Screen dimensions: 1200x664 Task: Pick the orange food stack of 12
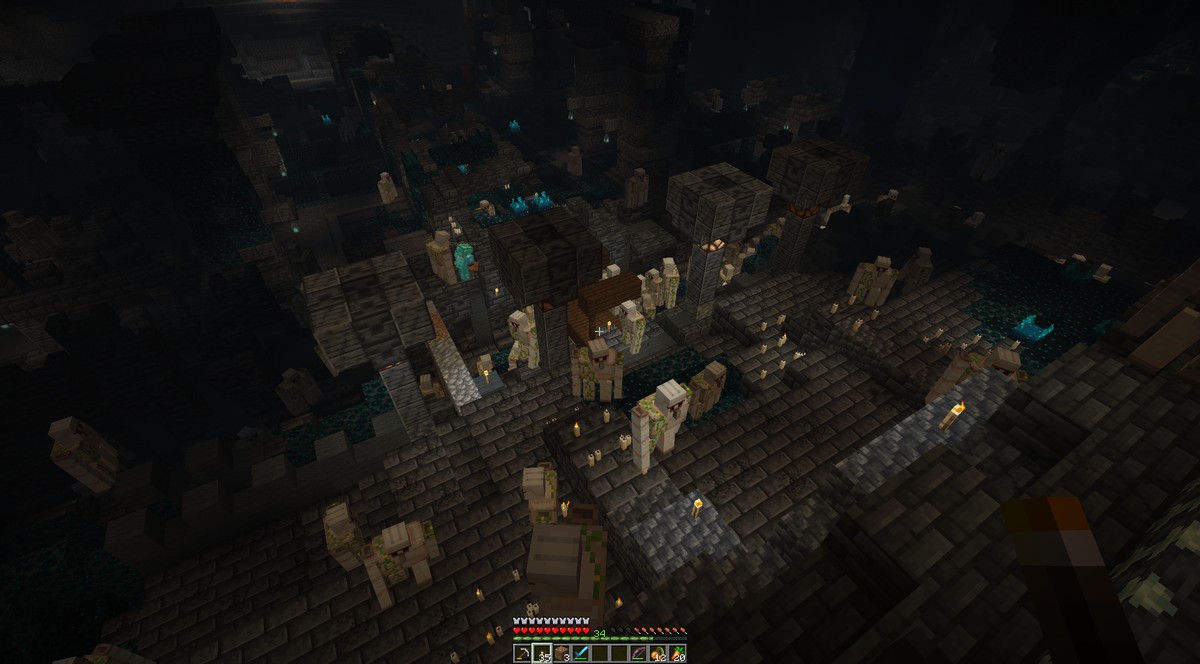pyautogui.click(x=658, y=653)
